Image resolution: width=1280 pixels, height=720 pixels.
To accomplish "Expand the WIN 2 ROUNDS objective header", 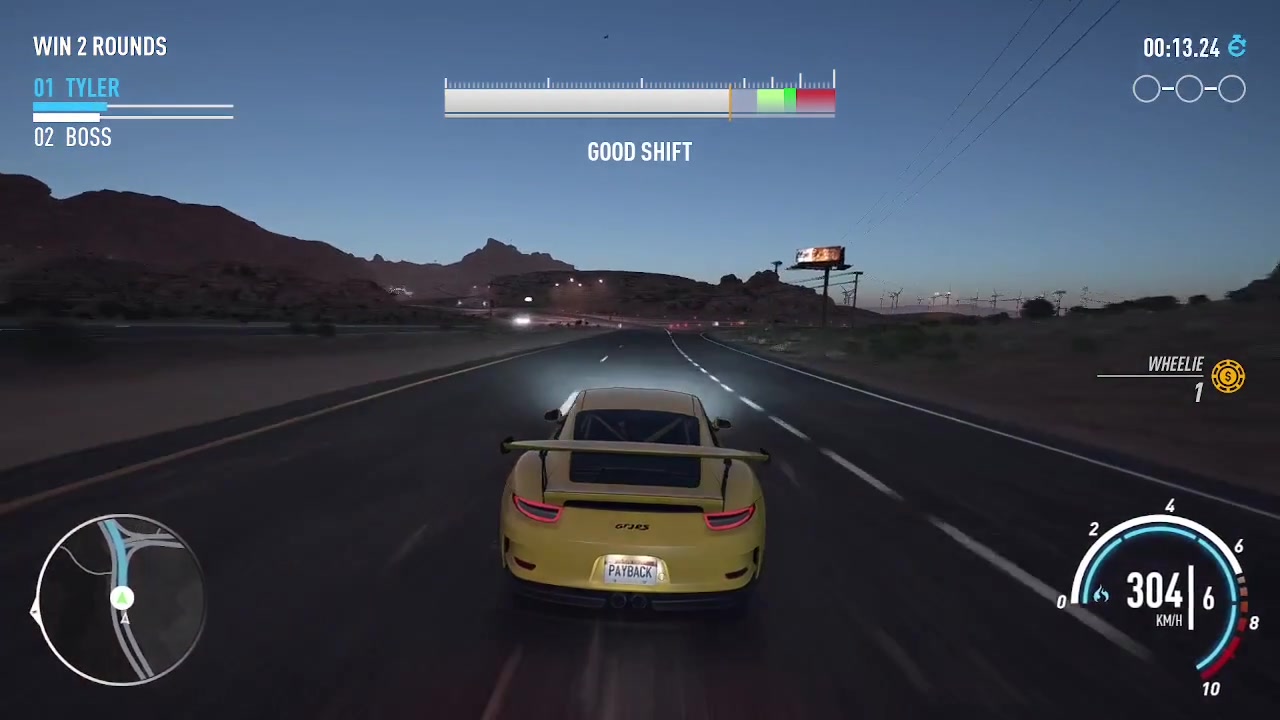I will [x=100, y=46].
